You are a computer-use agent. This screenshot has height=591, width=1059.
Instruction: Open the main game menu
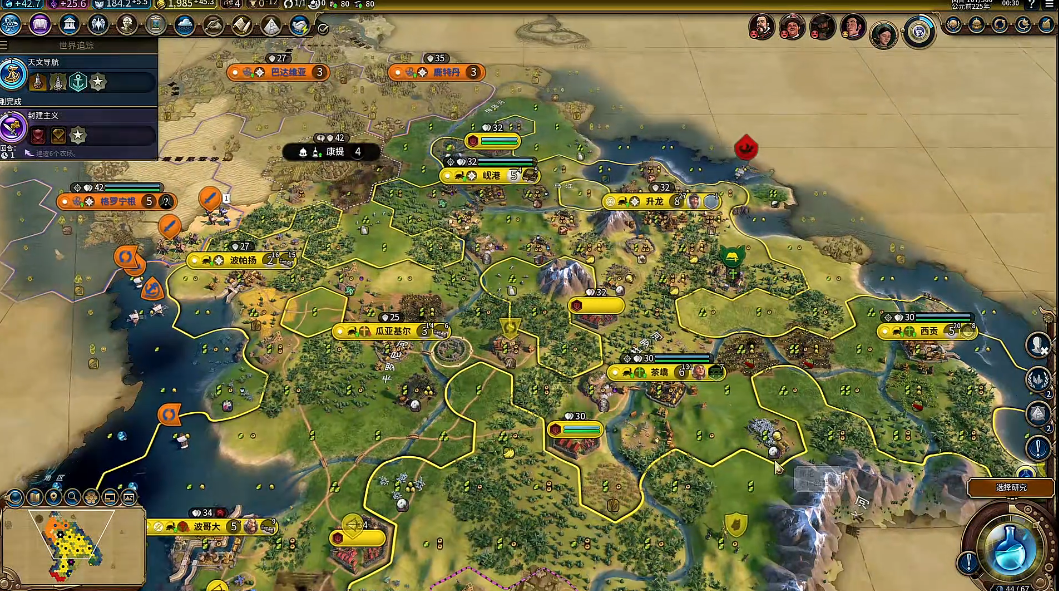point(1049,5)
